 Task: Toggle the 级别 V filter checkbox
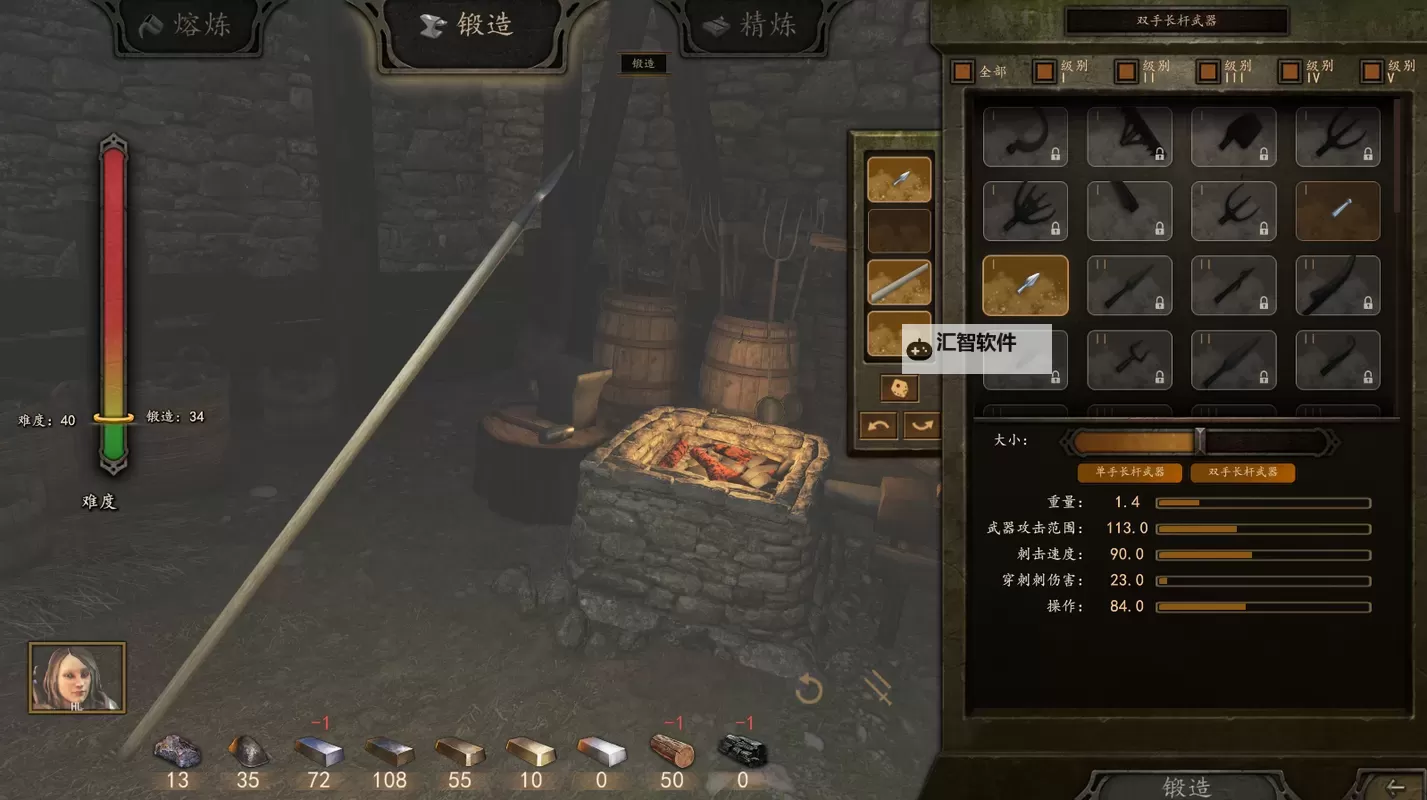click(x=1370, y=70)
